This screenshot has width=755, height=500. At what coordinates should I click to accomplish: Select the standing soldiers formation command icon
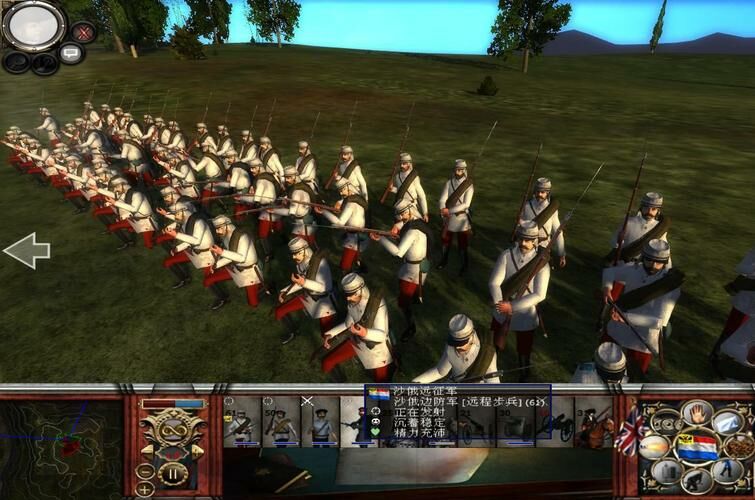point(667,472)
